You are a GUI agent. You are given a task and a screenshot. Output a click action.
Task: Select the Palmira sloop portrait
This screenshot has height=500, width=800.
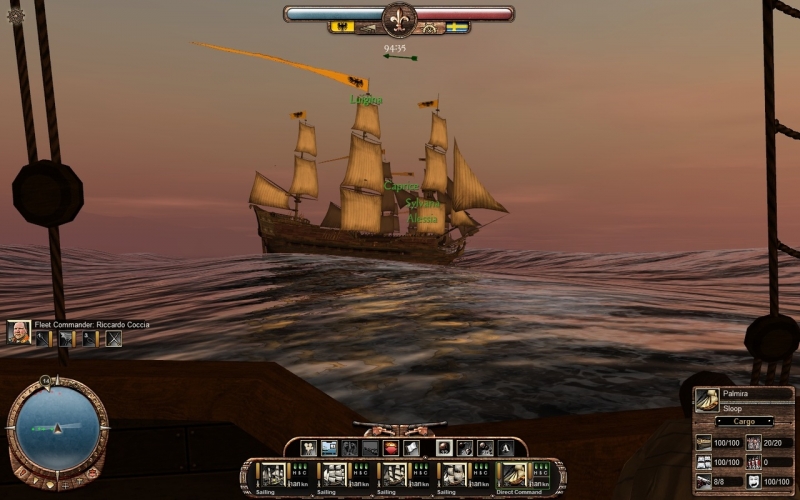(x=708, y=400)
